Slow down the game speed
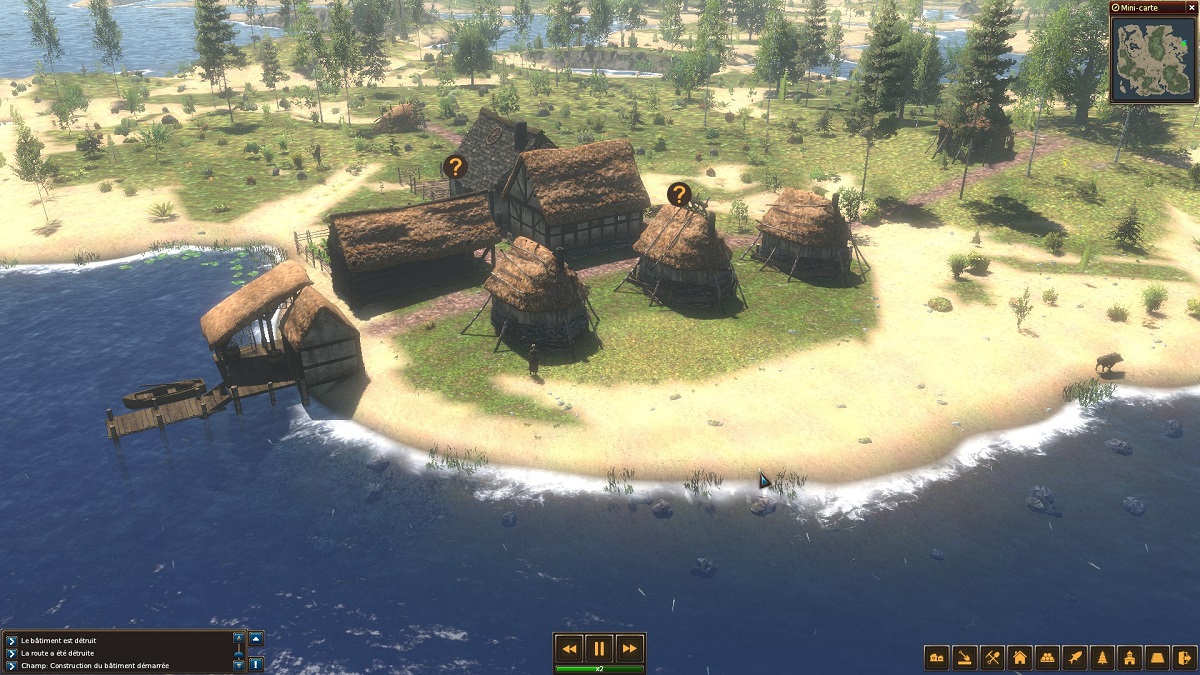Viewport: 1200px width, 675px height. (570, 648)
